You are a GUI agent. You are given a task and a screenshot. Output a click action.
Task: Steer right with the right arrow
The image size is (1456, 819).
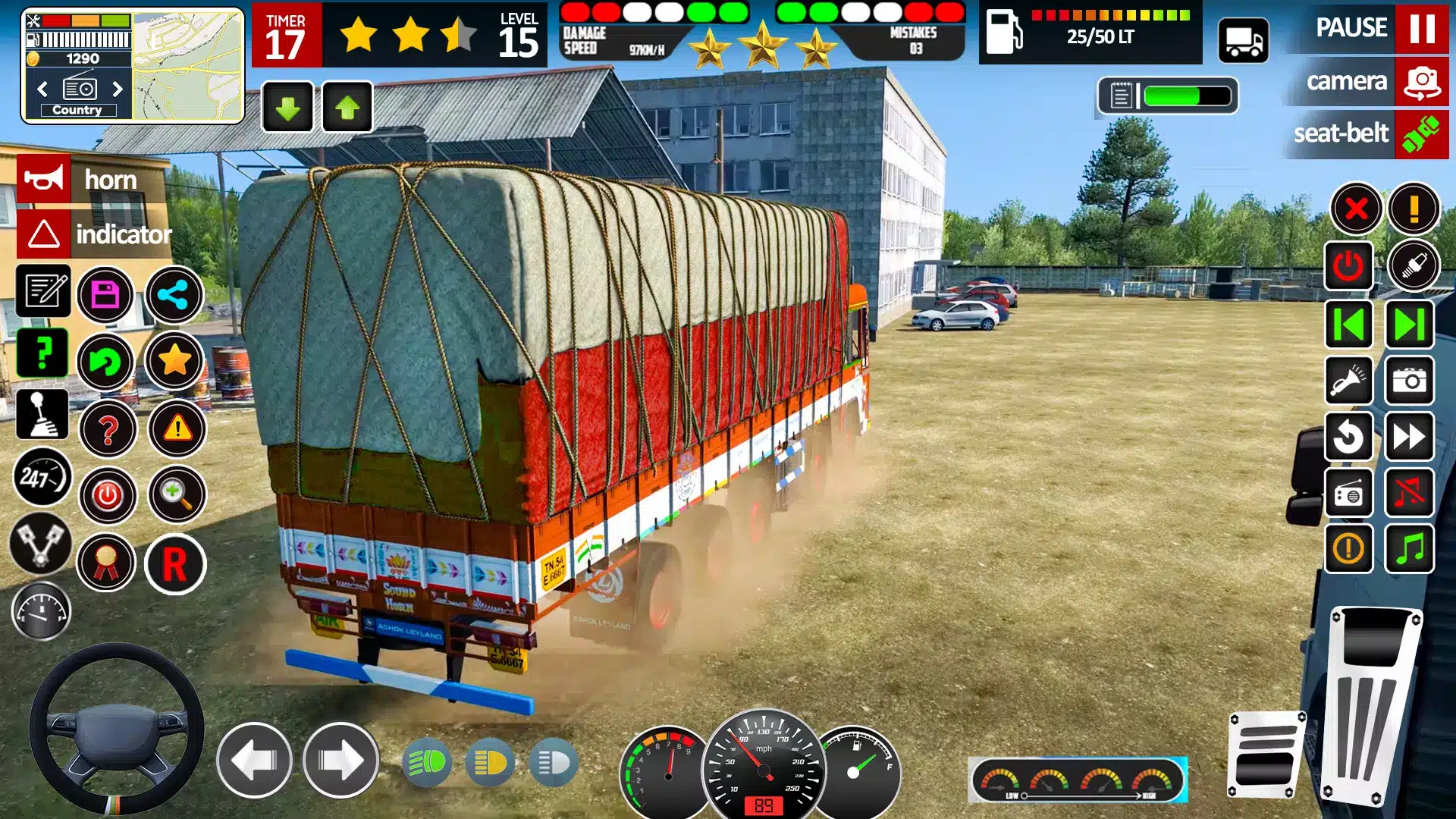[x=340, y=760]
